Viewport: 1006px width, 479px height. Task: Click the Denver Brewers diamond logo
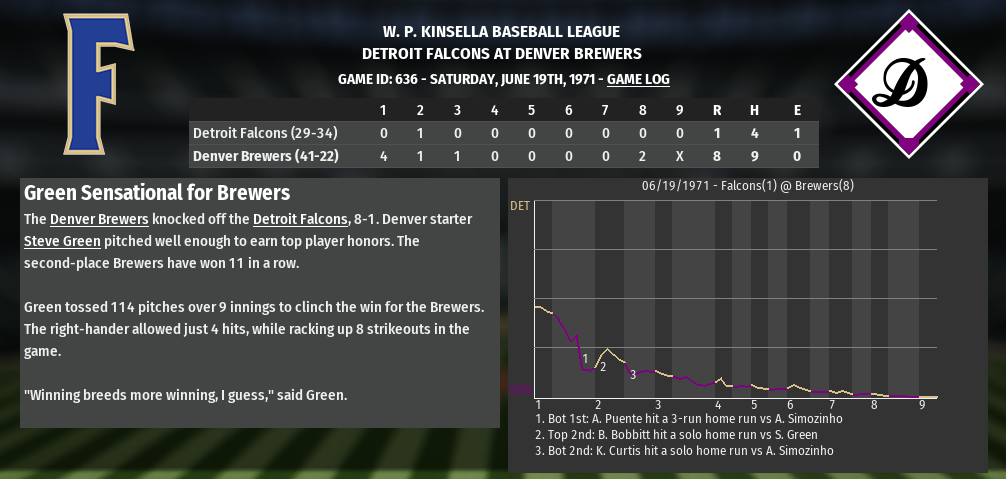pyautogui.click(x=908, y=84)
